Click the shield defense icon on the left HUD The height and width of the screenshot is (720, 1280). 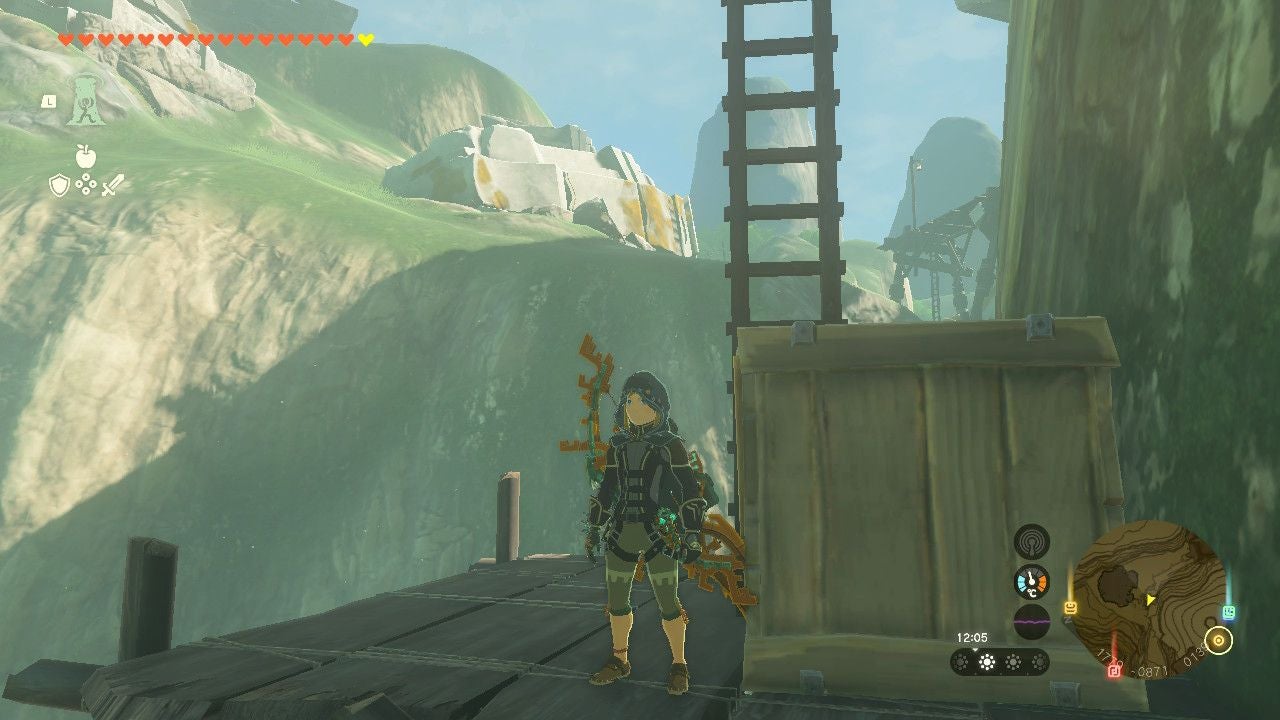pos(59,185)
